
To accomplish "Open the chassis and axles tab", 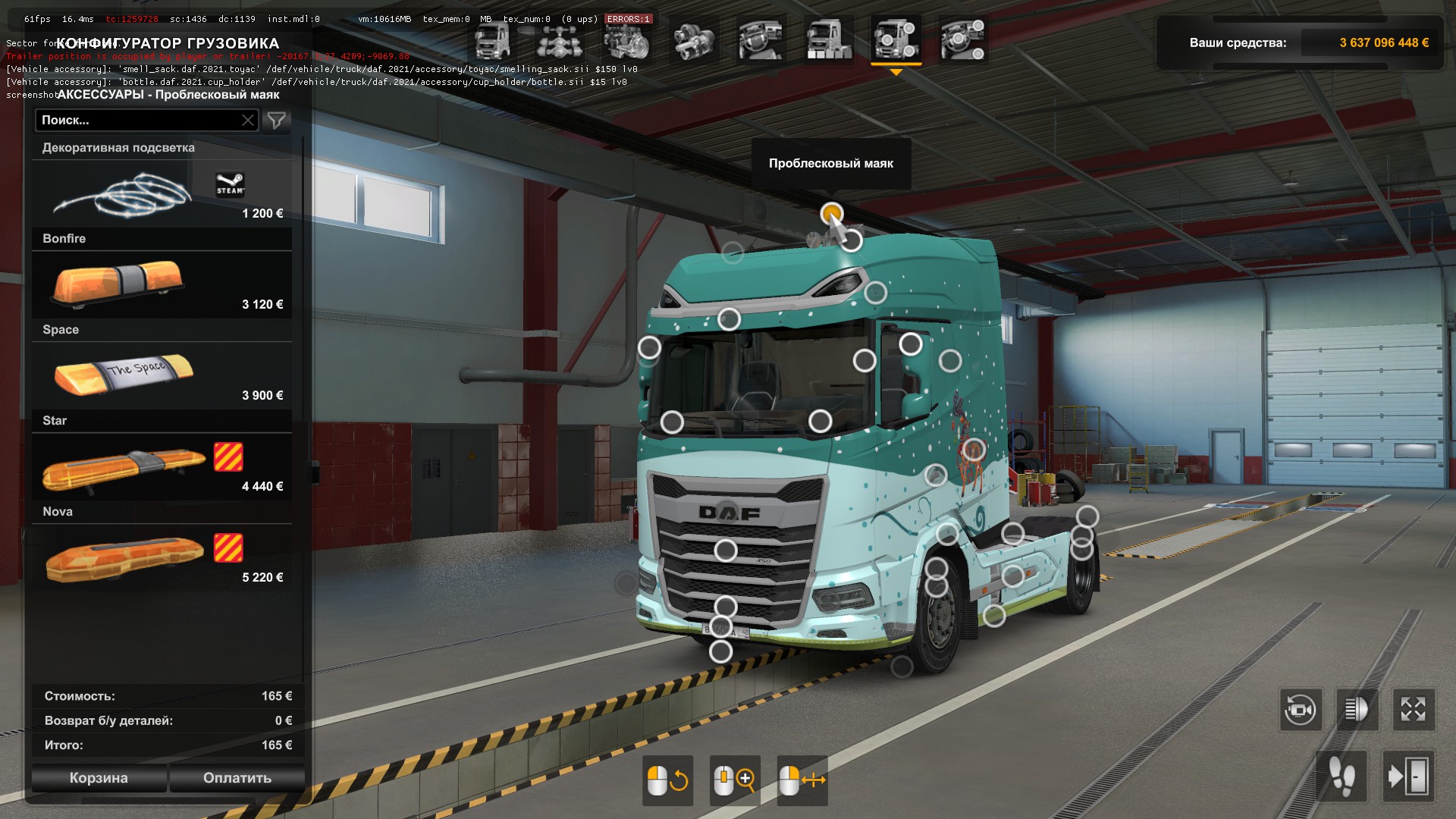I will tap(560, 39).
